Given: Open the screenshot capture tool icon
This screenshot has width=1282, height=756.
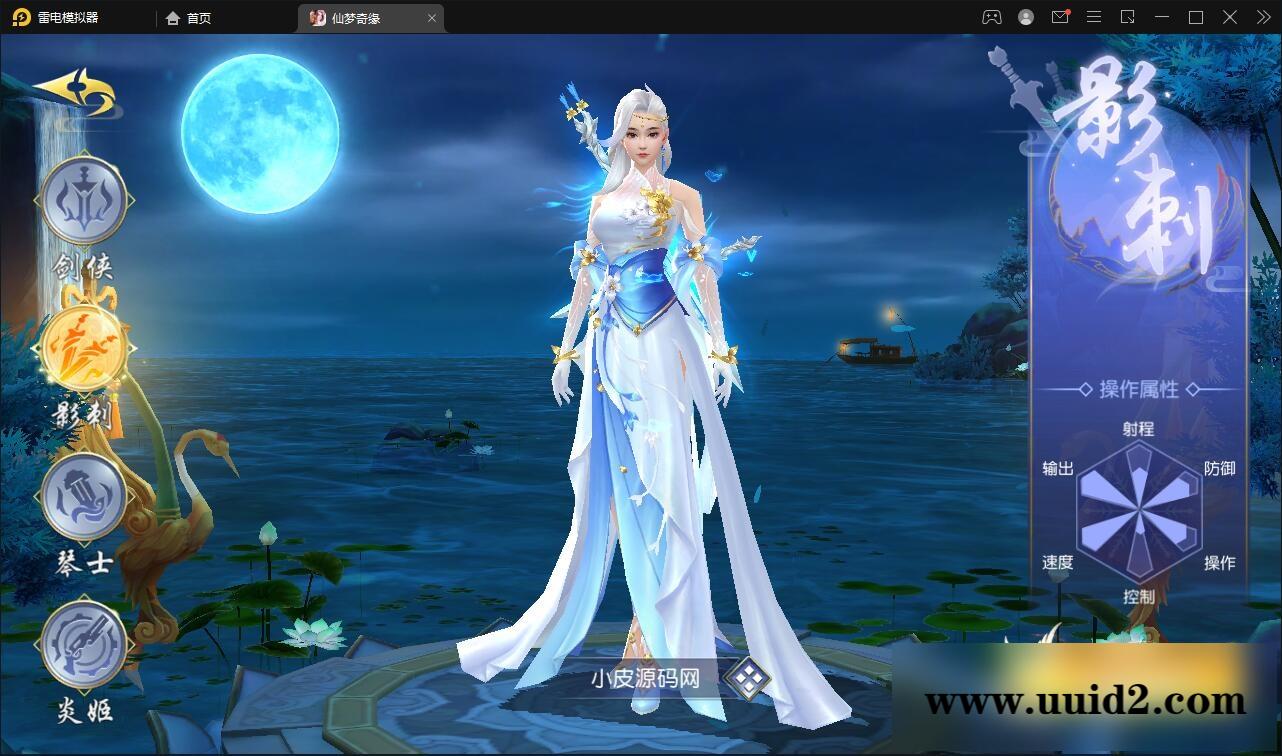Looking at the screenshot, I should (x=1127, y=17).
